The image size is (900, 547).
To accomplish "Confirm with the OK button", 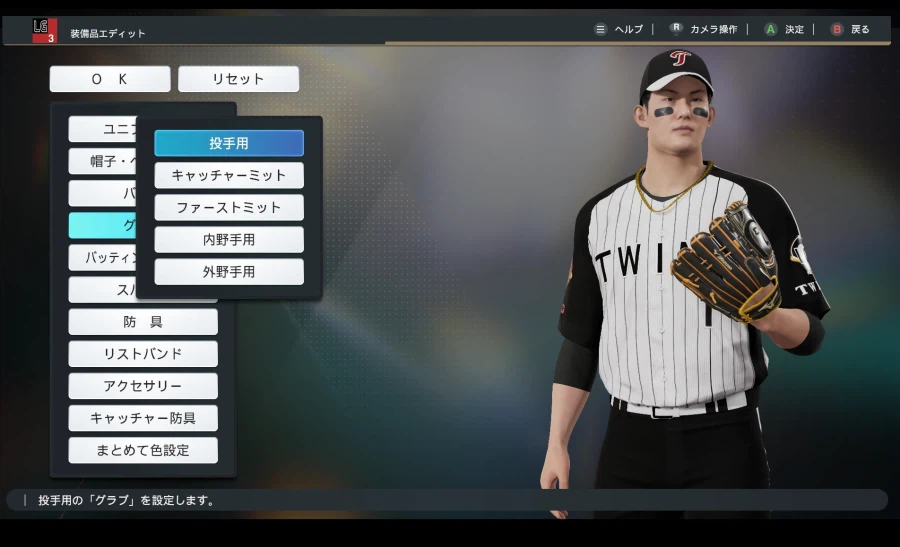I will 110,79.
